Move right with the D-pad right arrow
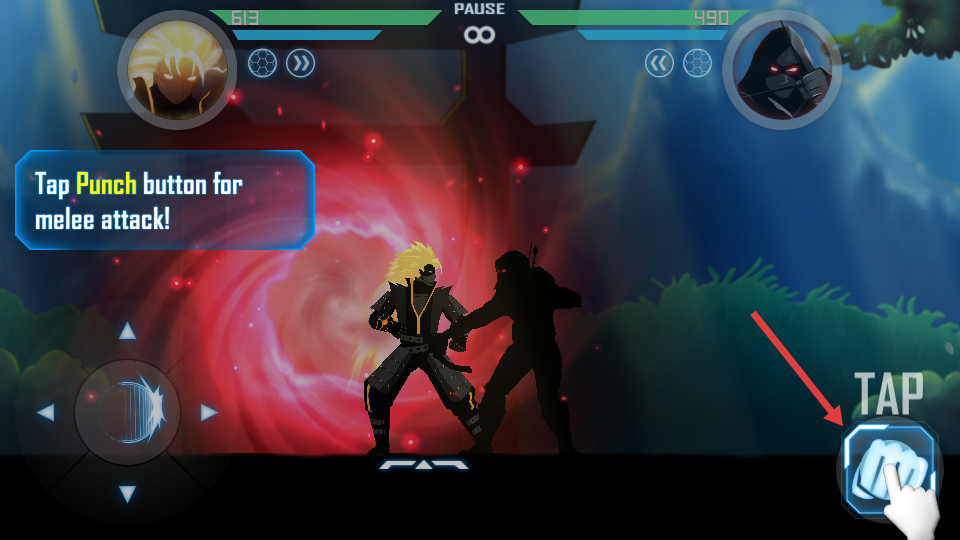Viewport: 960px width, 540px height. 209,412
